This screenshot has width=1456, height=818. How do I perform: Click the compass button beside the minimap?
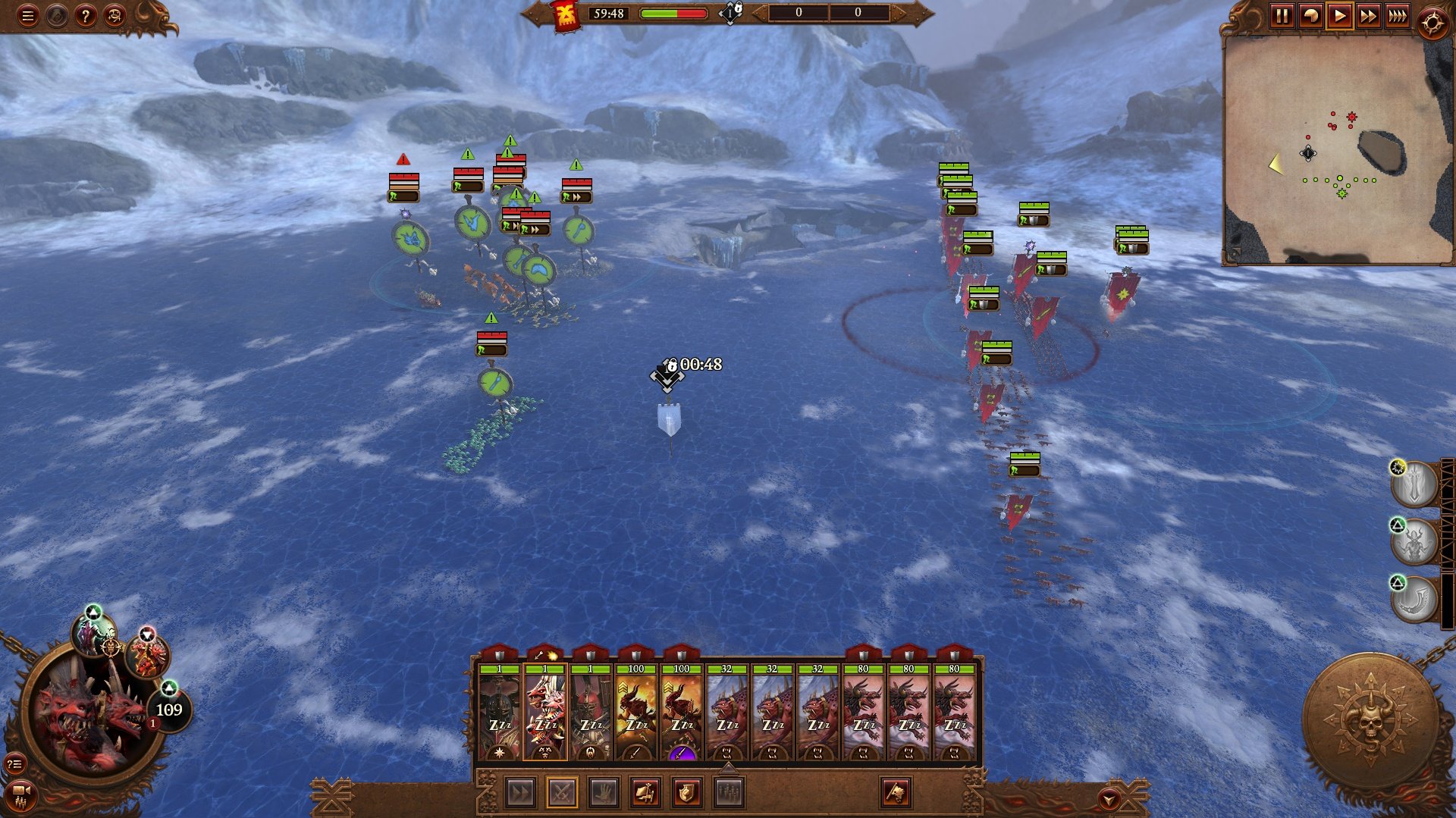click(1432, 24)
